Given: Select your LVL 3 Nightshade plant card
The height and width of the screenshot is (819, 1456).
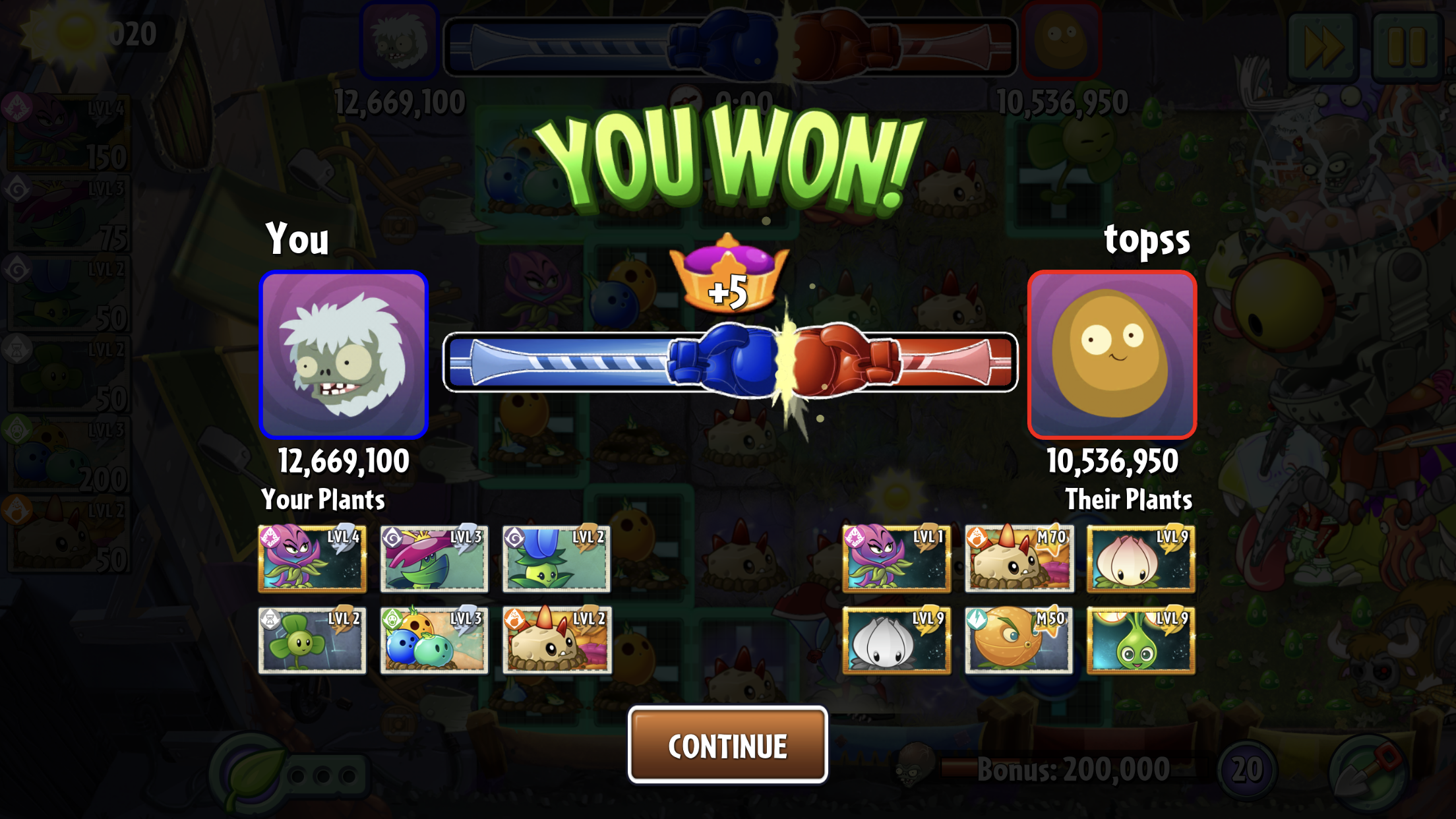Looking at the screenshot, I should coord(434,559).
